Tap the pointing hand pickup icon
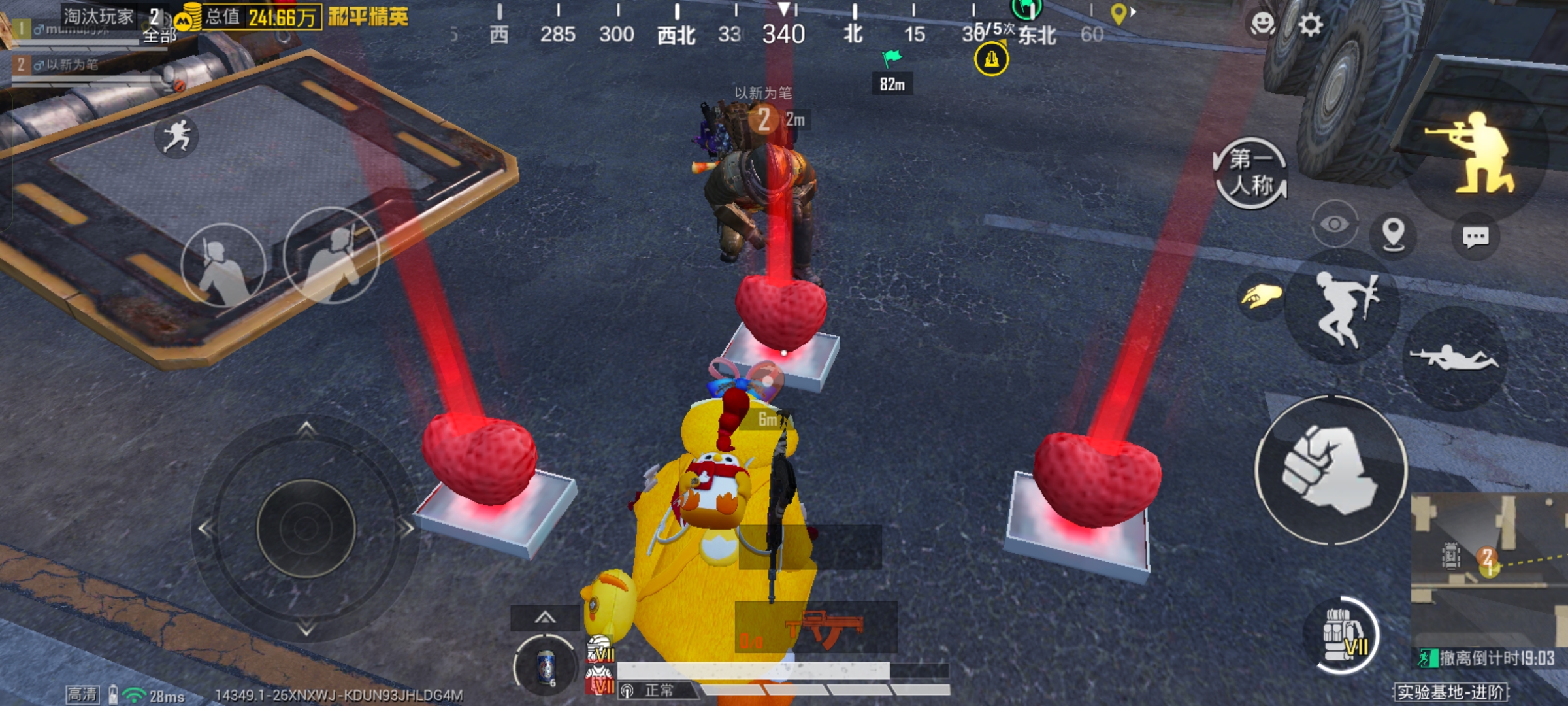 coord(1260,297)
